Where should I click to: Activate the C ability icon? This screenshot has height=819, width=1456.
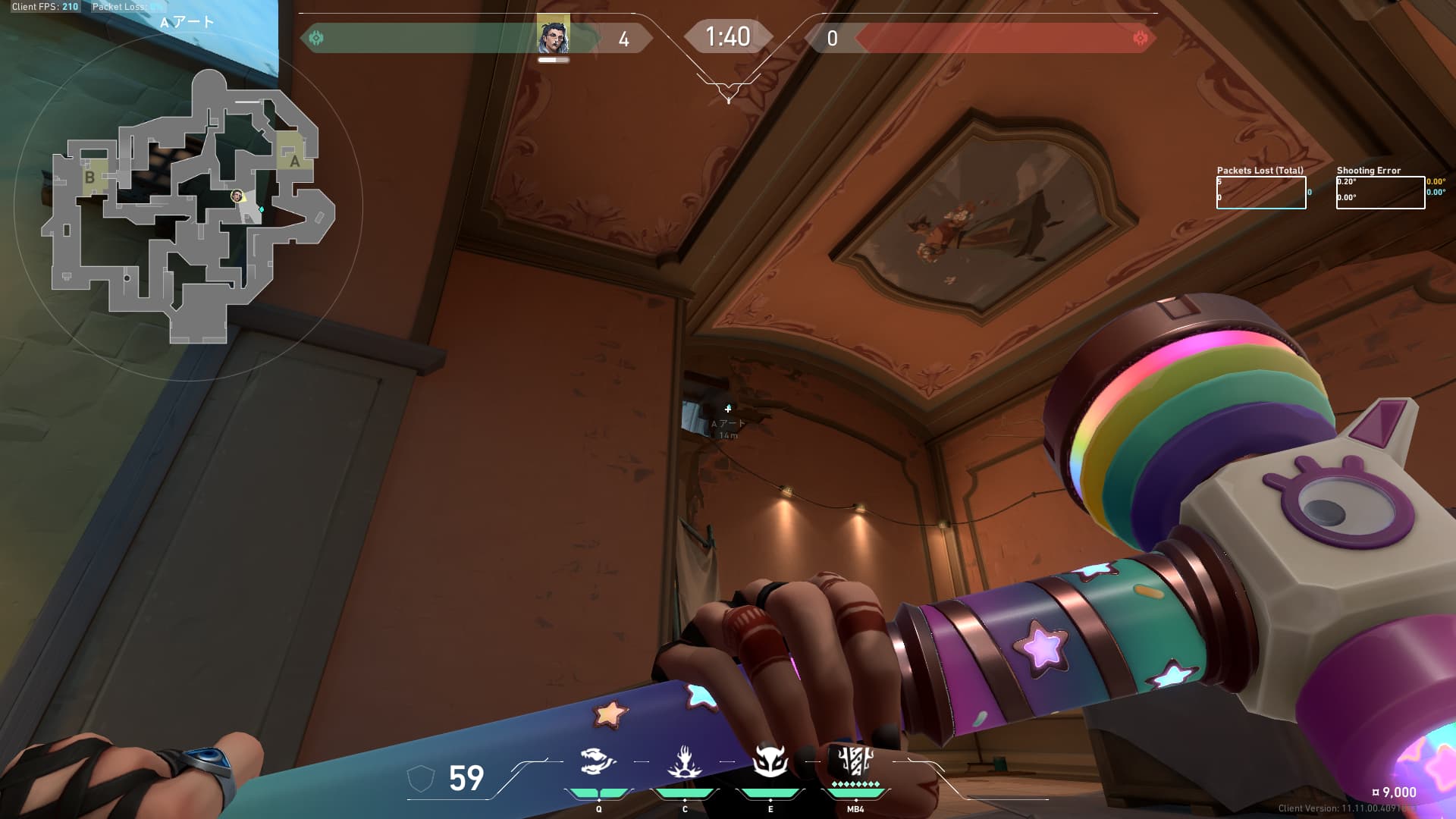coord(685,762)
